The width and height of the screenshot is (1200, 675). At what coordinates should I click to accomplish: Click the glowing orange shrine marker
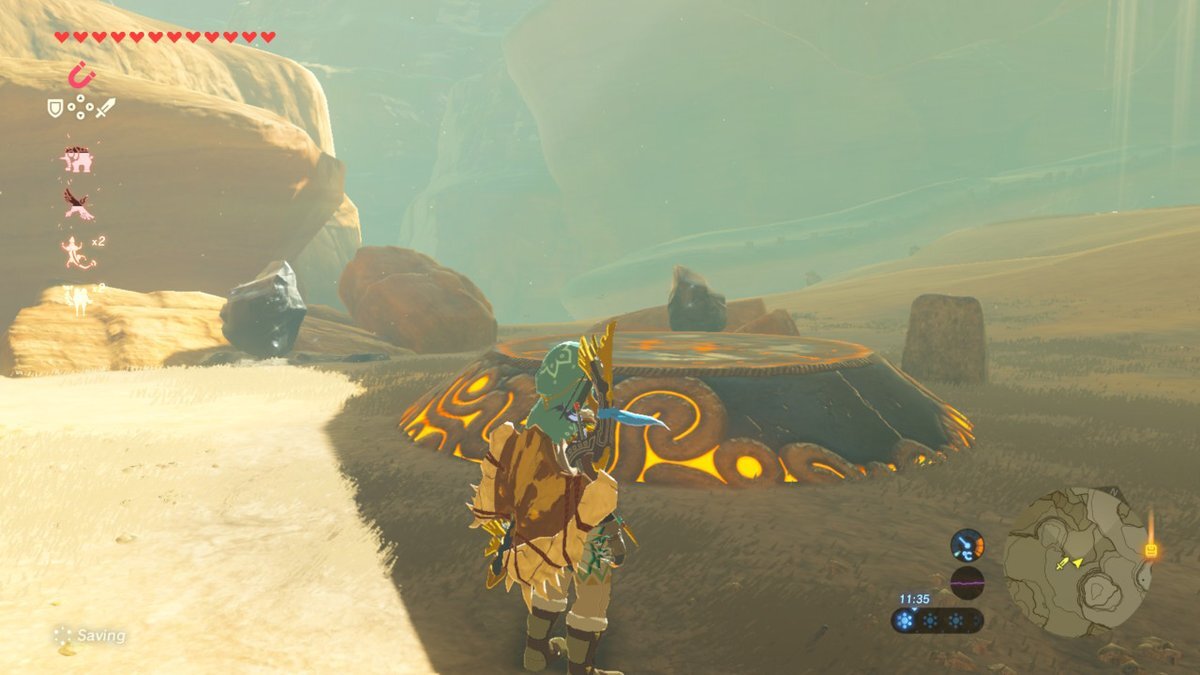(x=1150, y=548)
